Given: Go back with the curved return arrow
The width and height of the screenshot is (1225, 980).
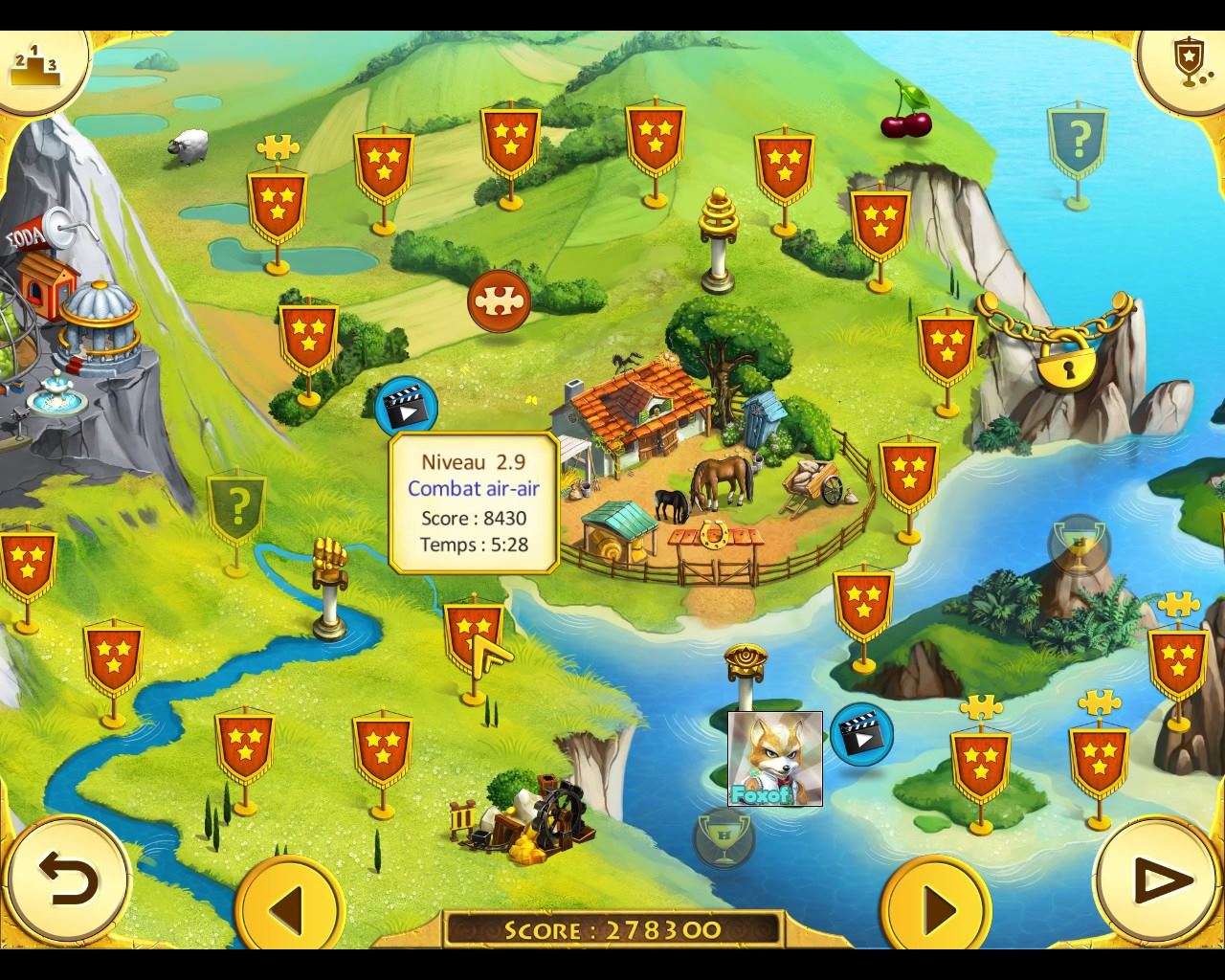Looking at the screenshot, I should [x=67, y=879].
